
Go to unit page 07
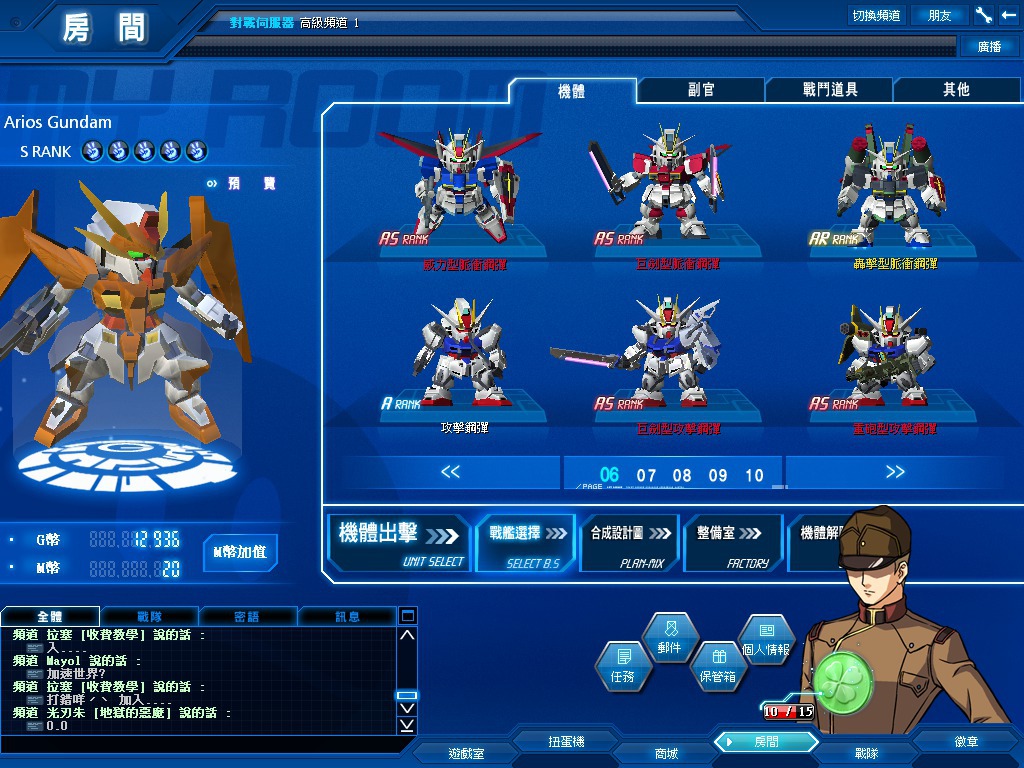[647, 476]
